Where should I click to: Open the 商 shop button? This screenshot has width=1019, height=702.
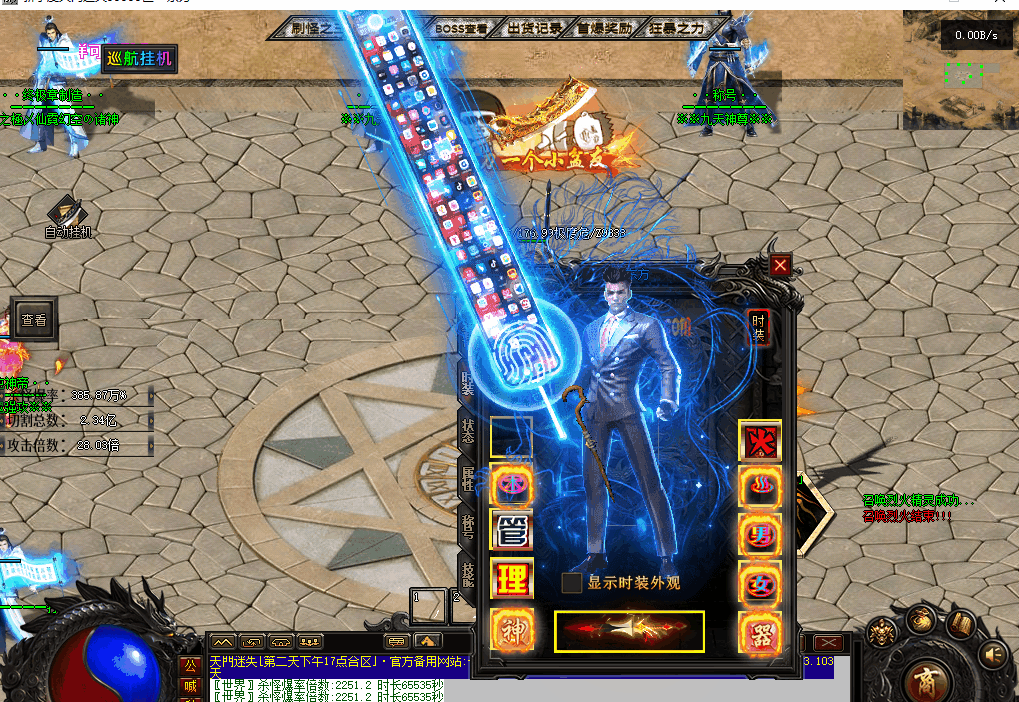tap(926, 682)
